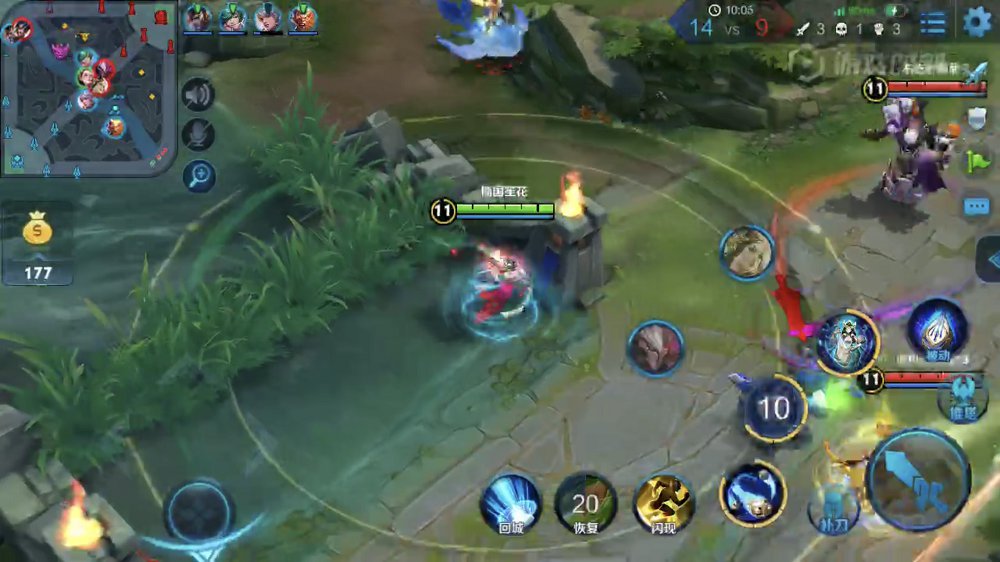Send the green flag rally signal
The height and width of the screenshot is (562, 1000).
click(x=976, y=161)
